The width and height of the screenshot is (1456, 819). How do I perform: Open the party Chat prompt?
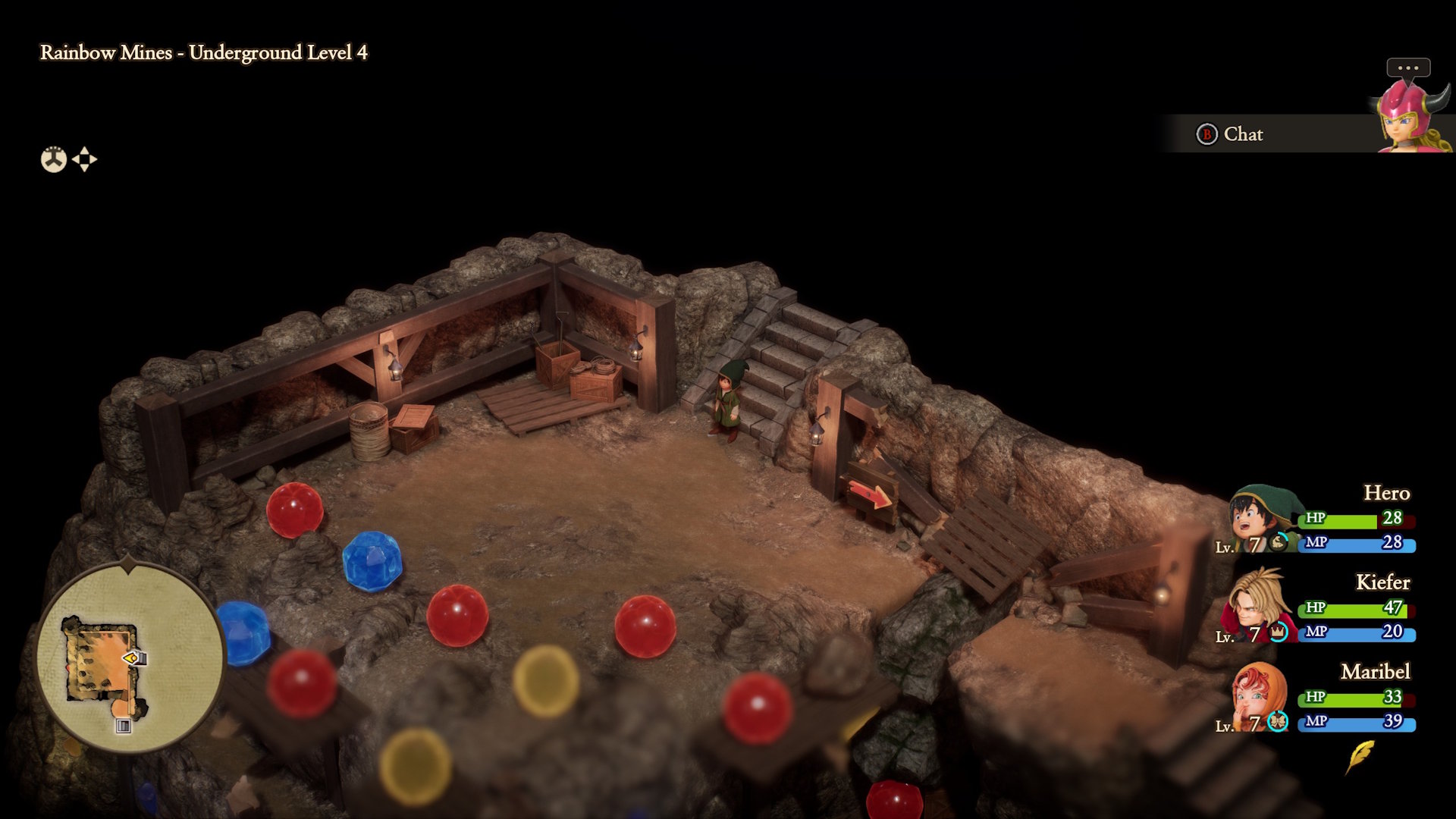click(1230, 134)
